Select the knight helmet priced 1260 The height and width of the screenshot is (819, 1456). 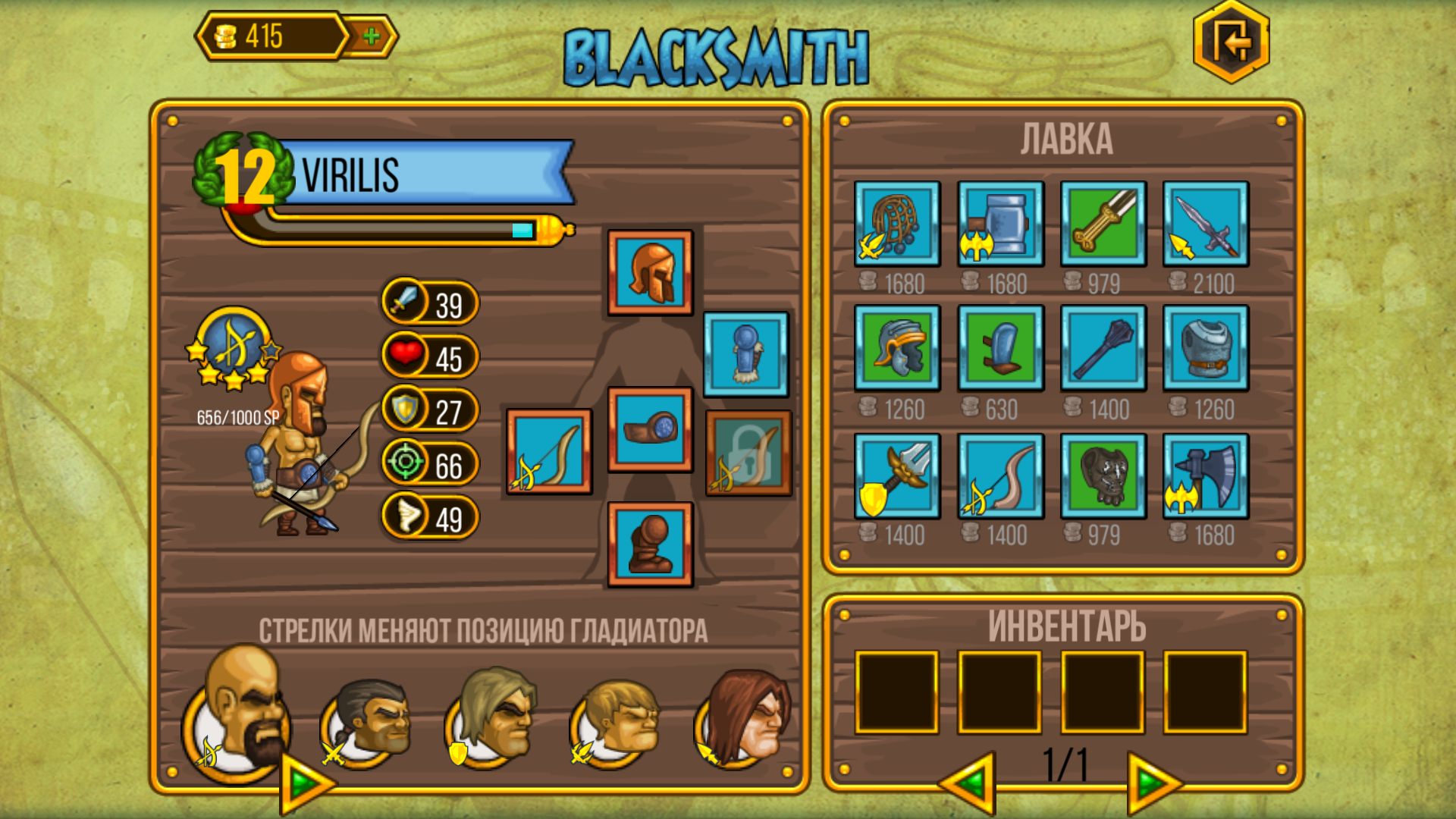(x=897, y=350)
